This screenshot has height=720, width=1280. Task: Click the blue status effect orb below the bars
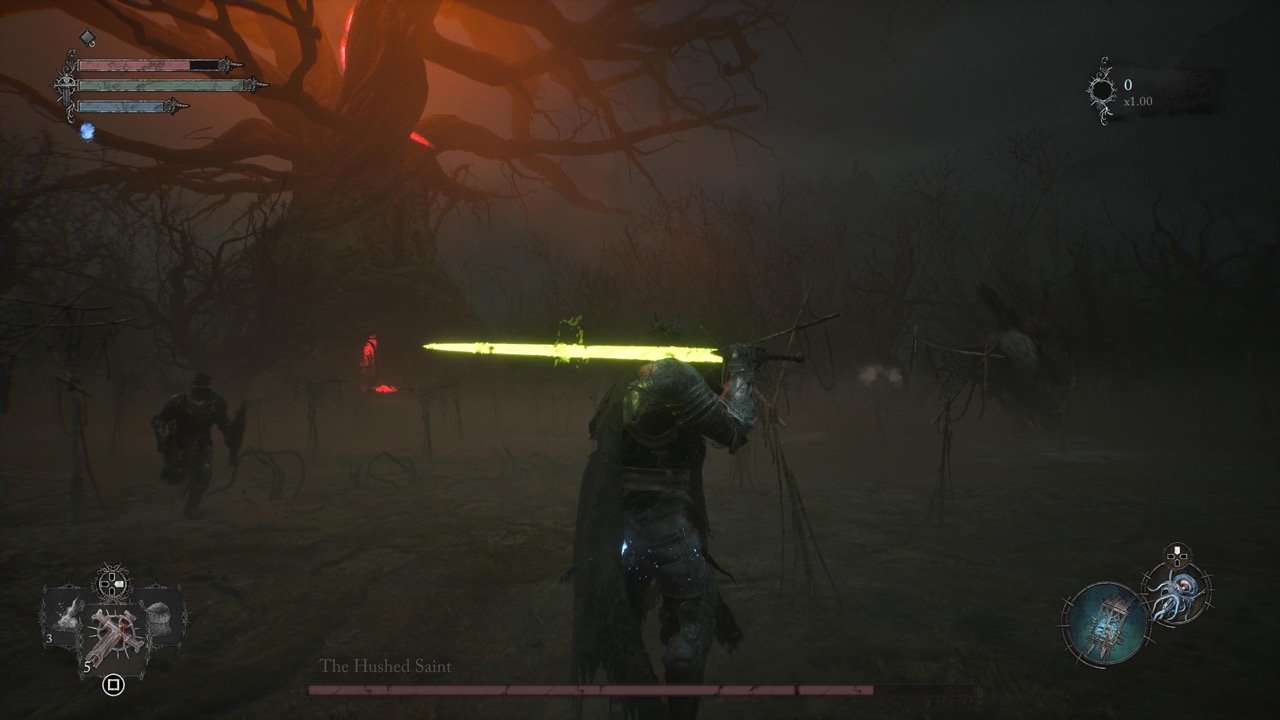click(x=87, y=131)
